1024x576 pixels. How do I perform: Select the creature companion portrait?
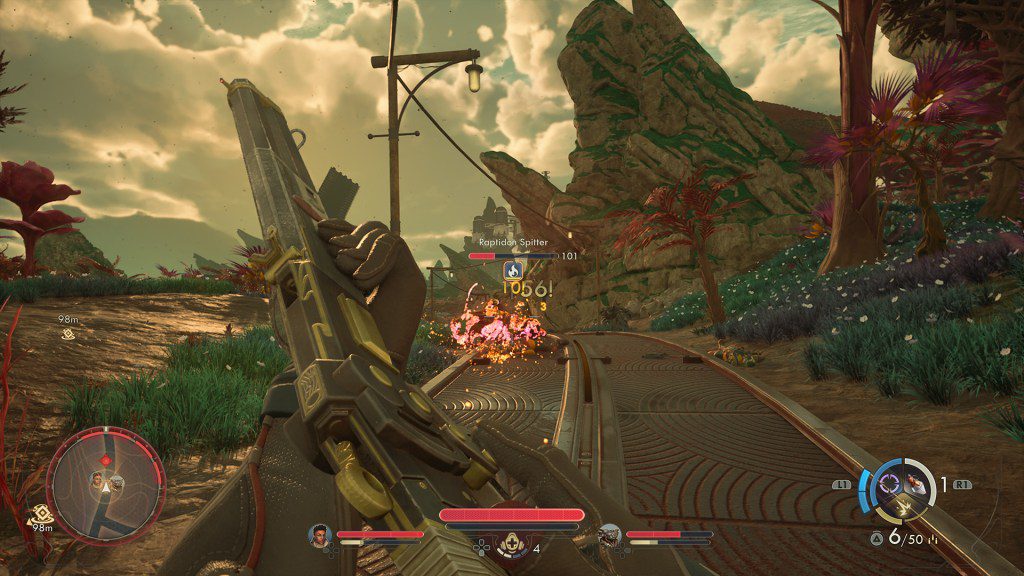(611, 536)
